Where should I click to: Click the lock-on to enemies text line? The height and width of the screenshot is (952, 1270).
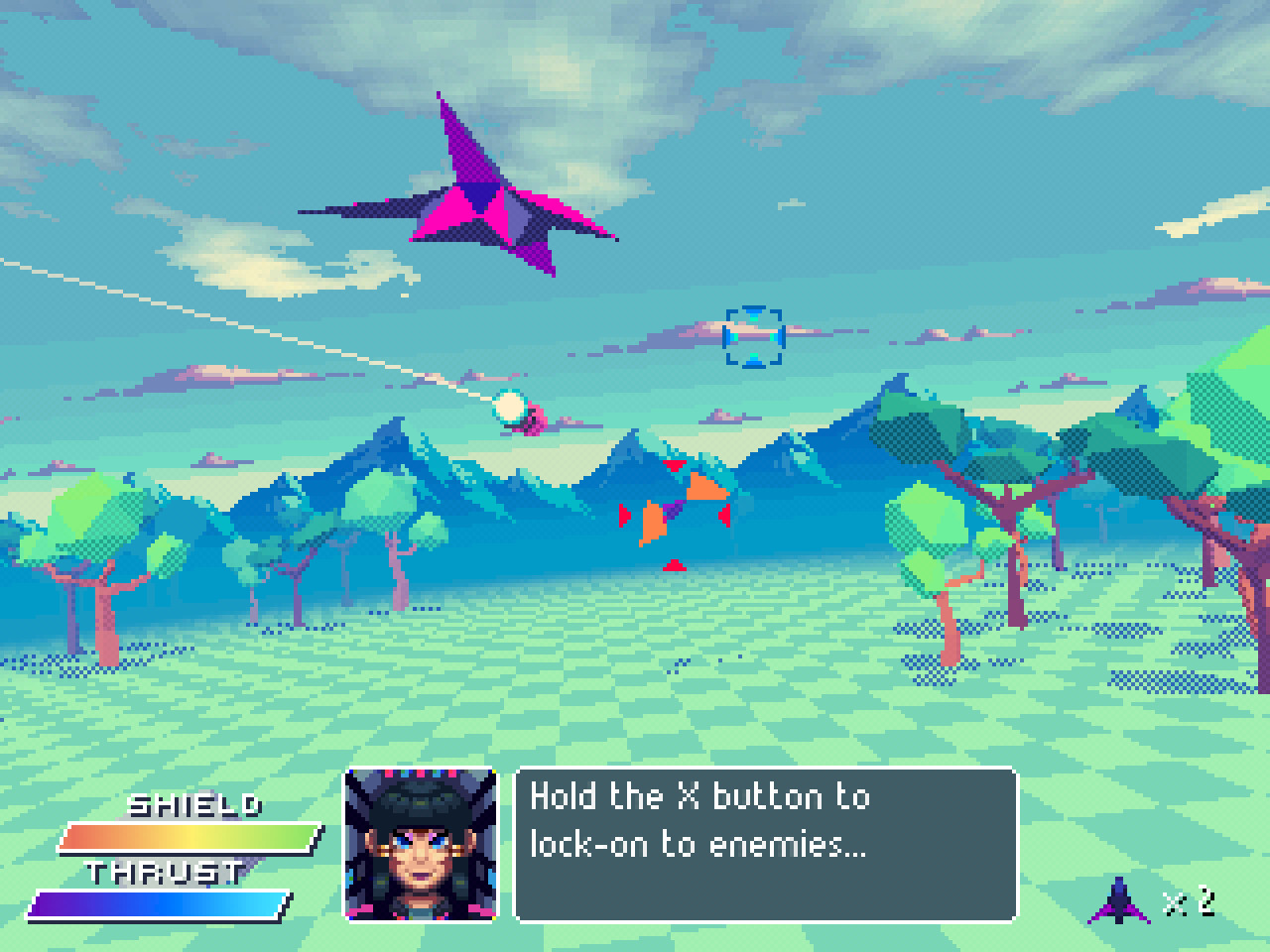tap(698, 845)
